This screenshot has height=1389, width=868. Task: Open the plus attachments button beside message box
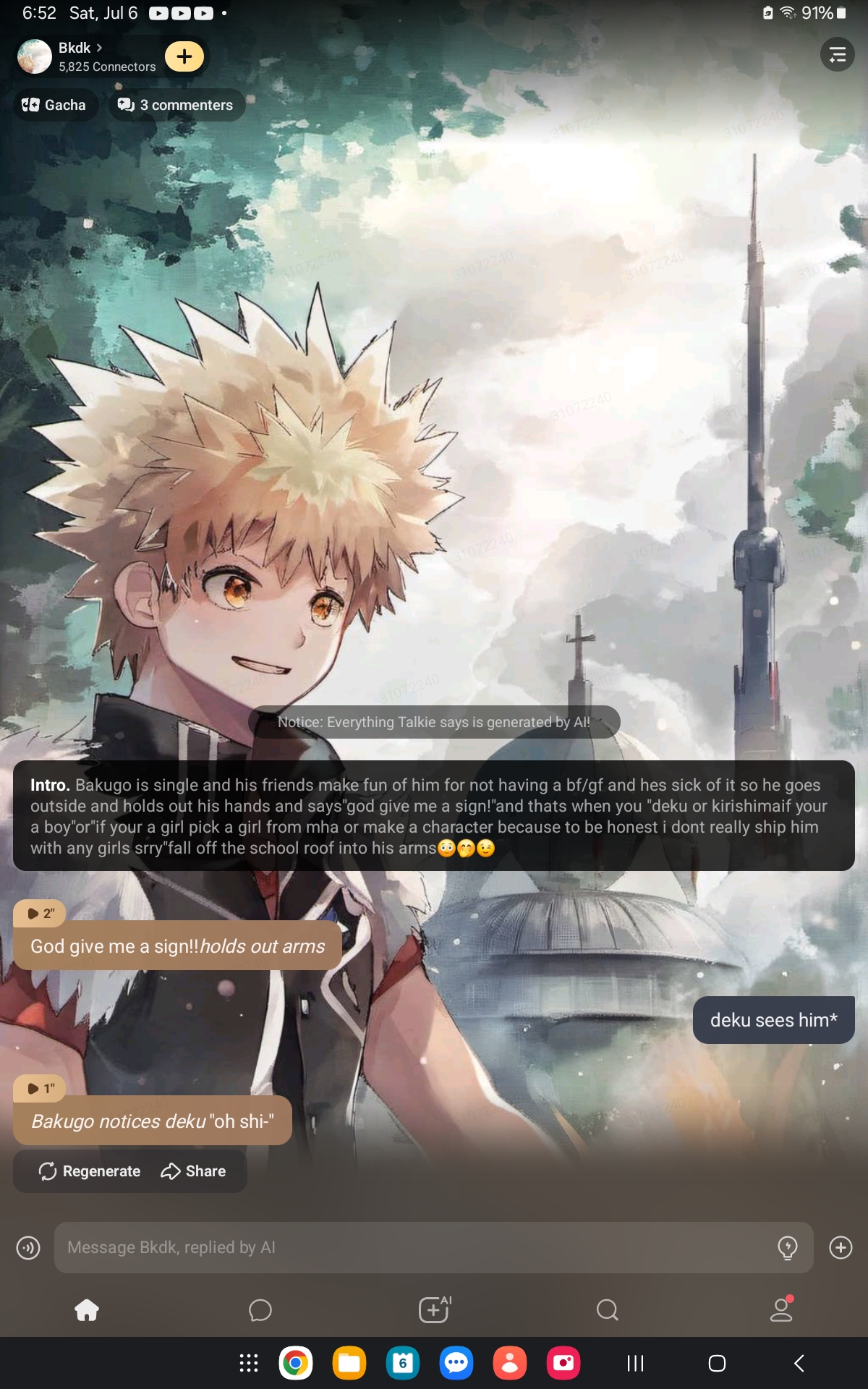[x=841, y=1247]
